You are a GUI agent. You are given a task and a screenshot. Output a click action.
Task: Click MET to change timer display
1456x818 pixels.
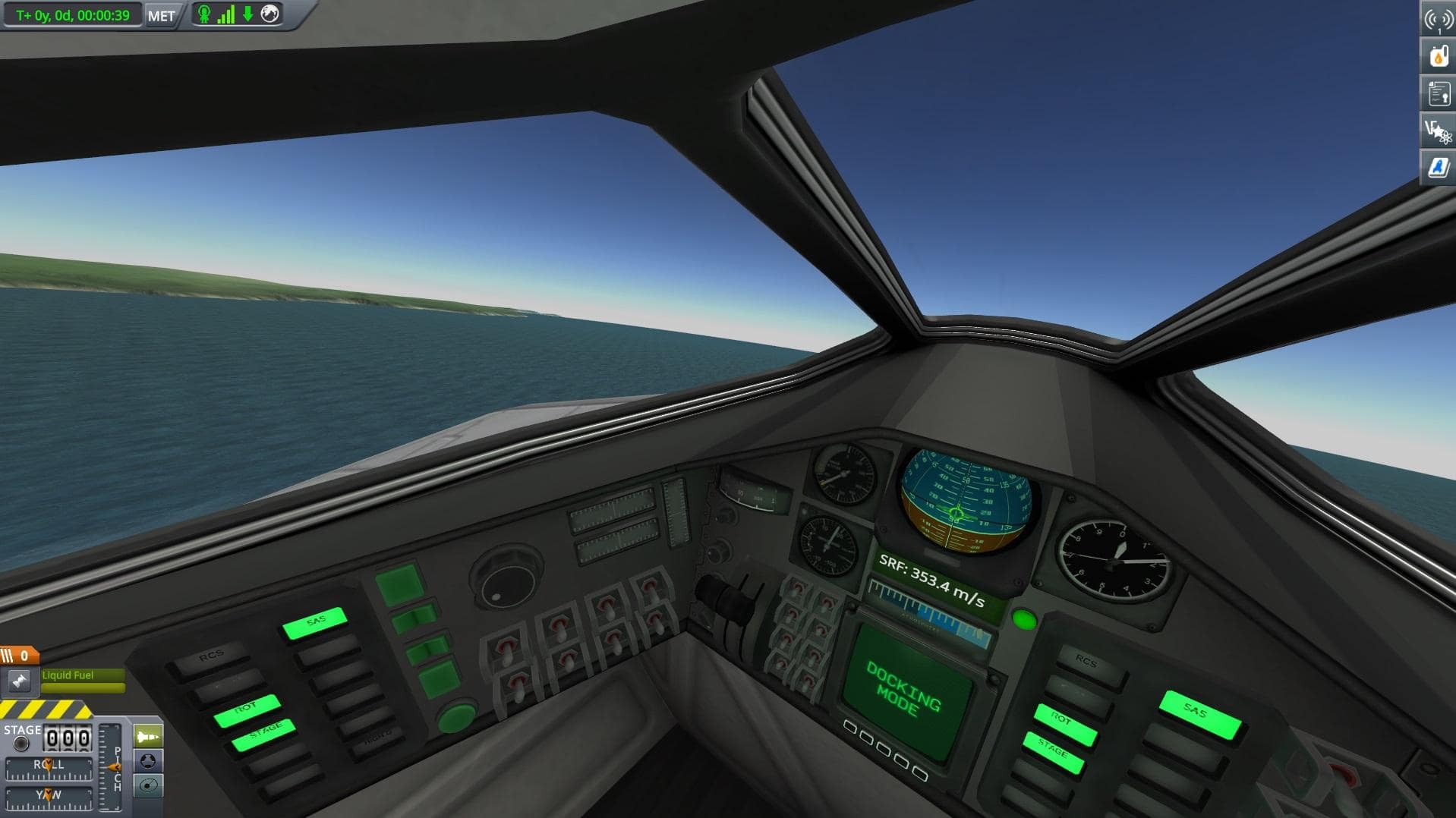[159, 15]
